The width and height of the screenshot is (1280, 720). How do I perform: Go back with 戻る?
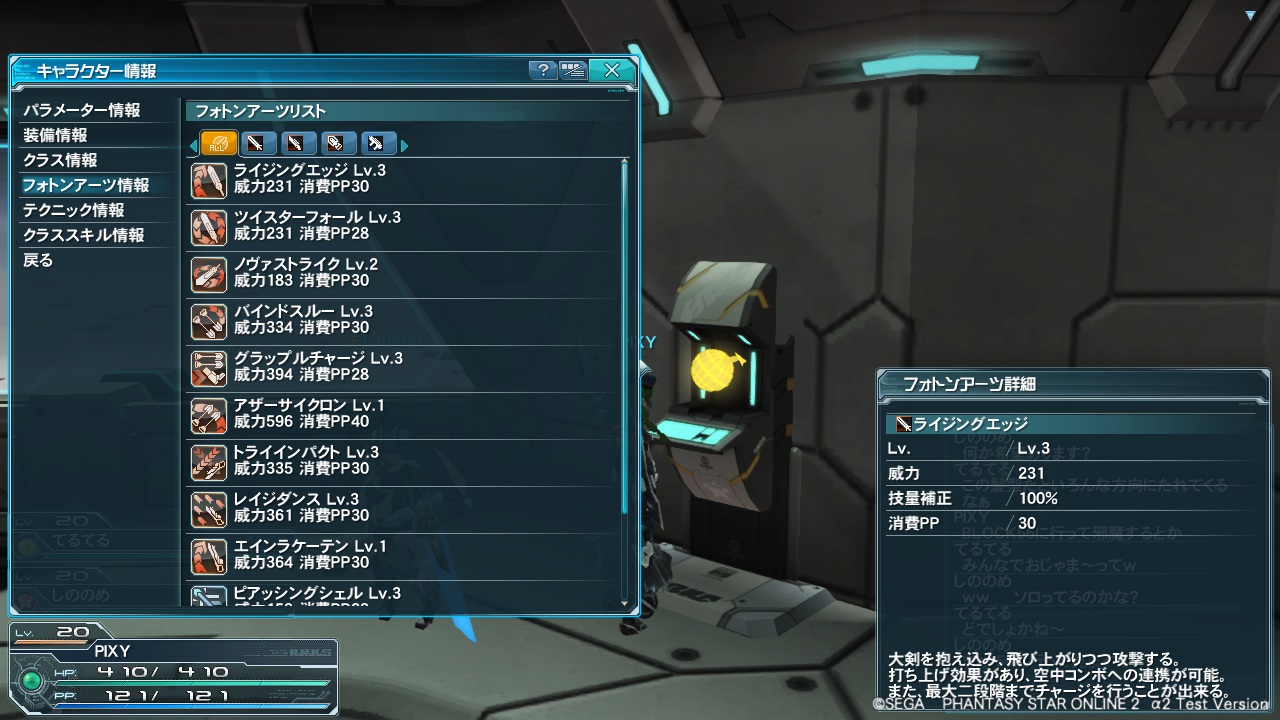click(x=38, y=260)
